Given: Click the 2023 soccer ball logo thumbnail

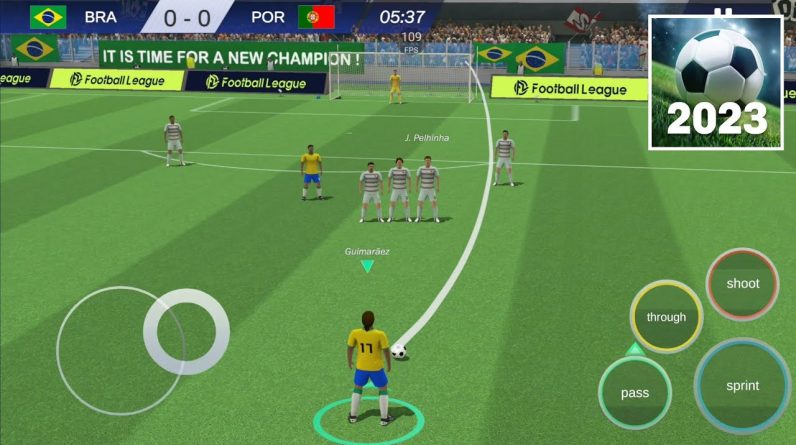Looking at the screenshot, I should [716, 83].
